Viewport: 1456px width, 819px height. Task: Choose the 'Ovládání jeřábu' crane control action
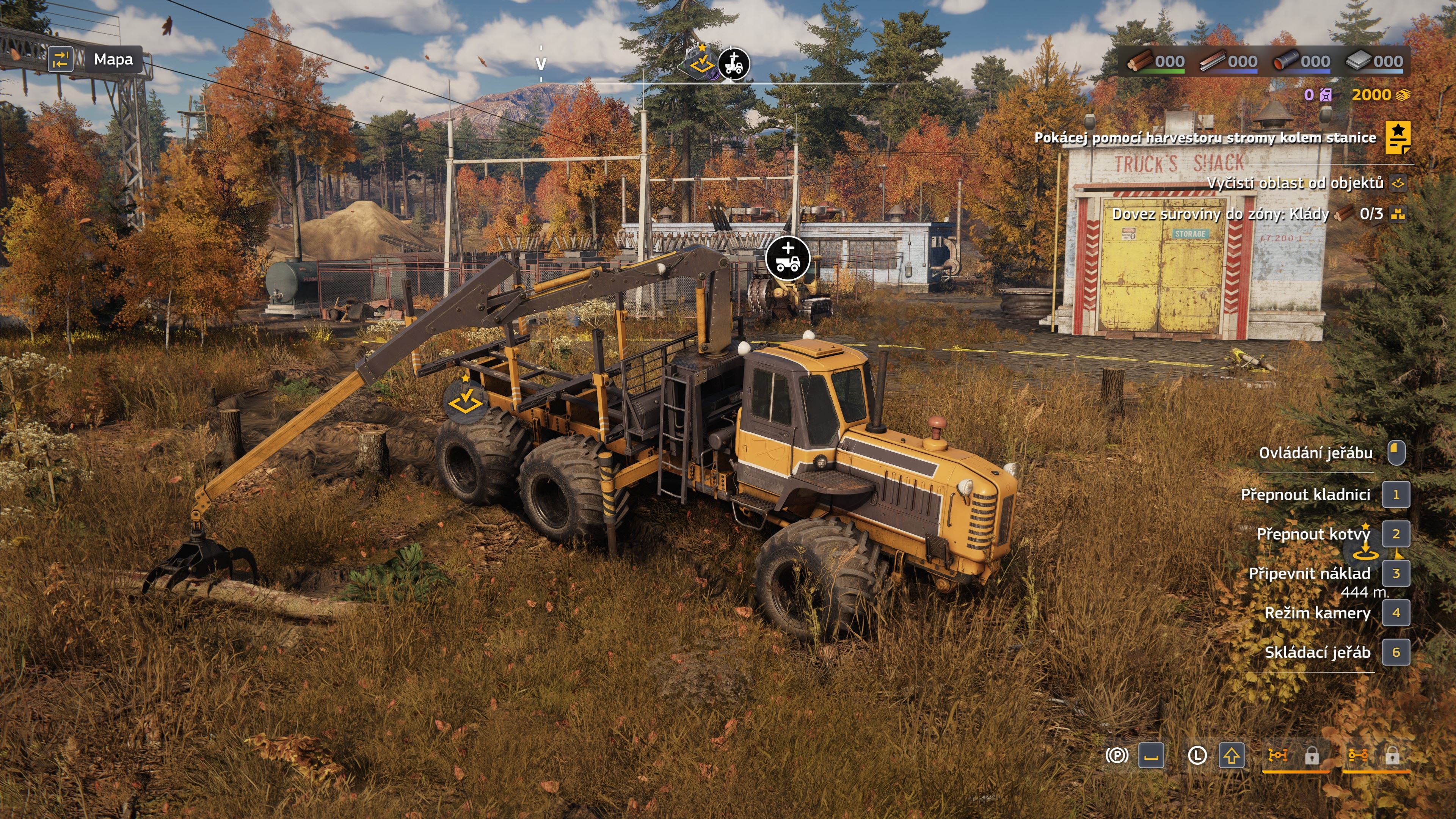[x=1315, y=453]
